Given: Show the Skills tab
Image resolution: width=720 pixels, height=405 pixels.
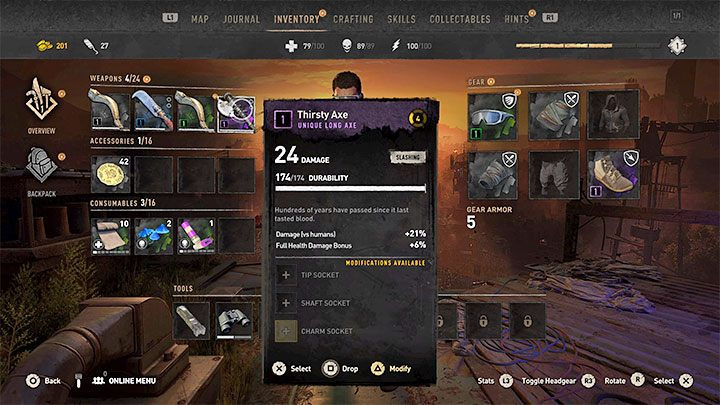Looking at the screenshot, I should [401, 18].
